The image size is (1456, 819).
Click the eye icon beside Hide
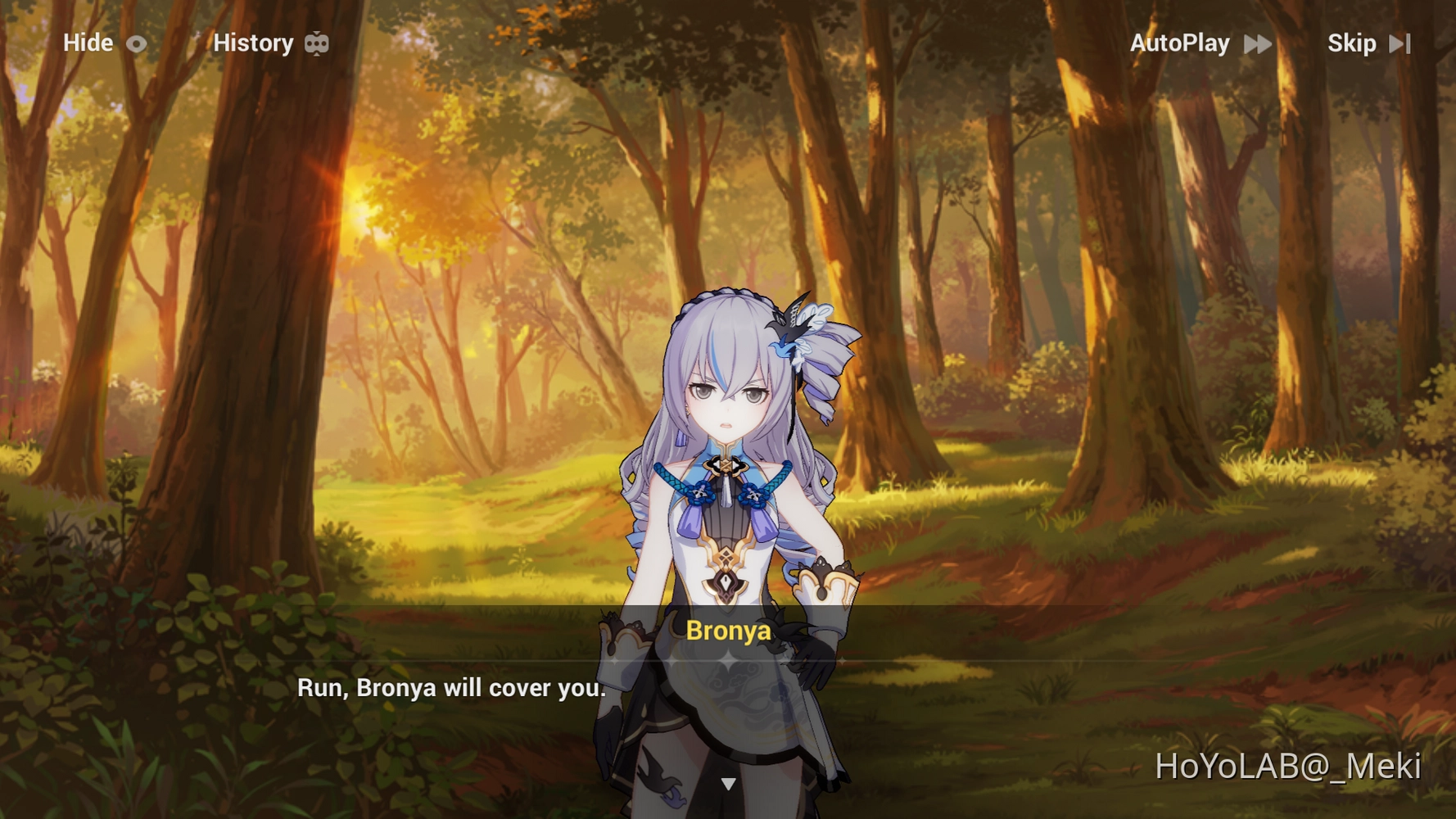136,43
